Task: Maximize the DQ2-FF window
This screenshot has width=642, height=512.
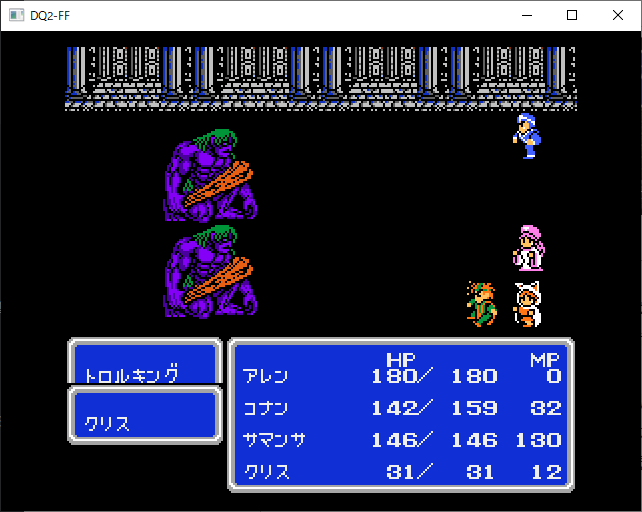Action: (x=572, y=15)
